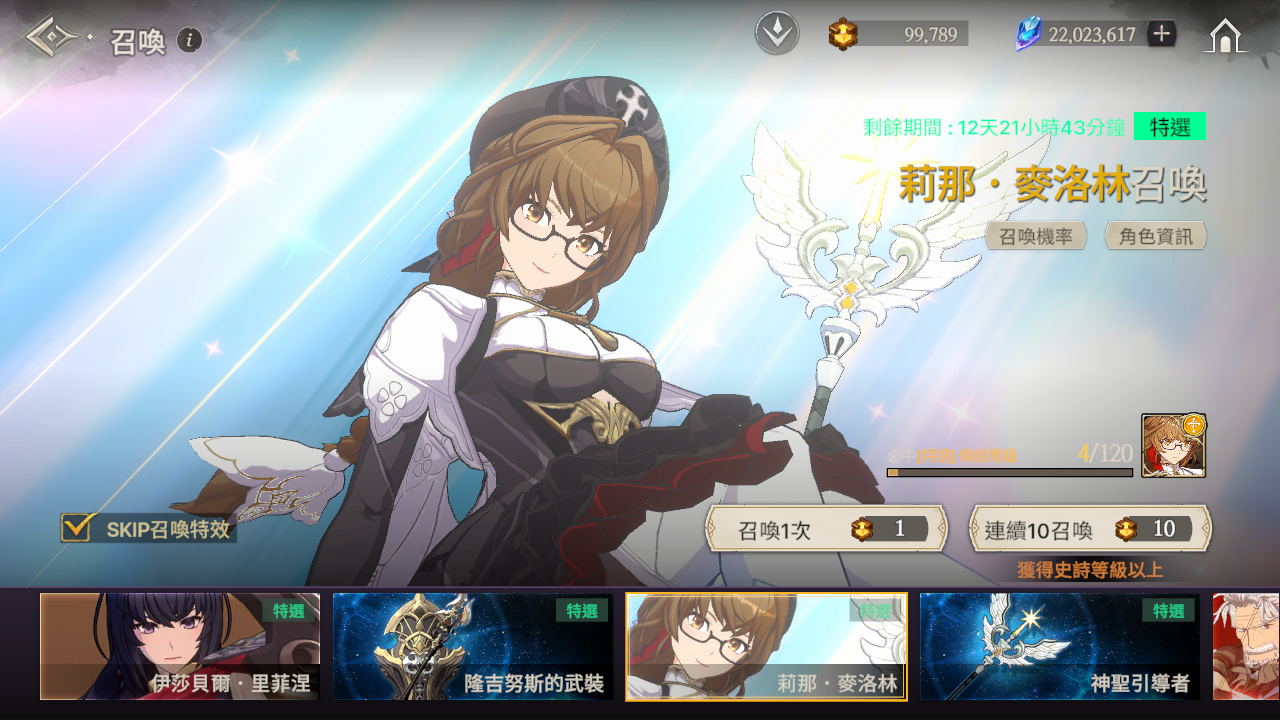Return to the home screen
The height and width of the screenshot is (720, 1280).
[1226, 36]
